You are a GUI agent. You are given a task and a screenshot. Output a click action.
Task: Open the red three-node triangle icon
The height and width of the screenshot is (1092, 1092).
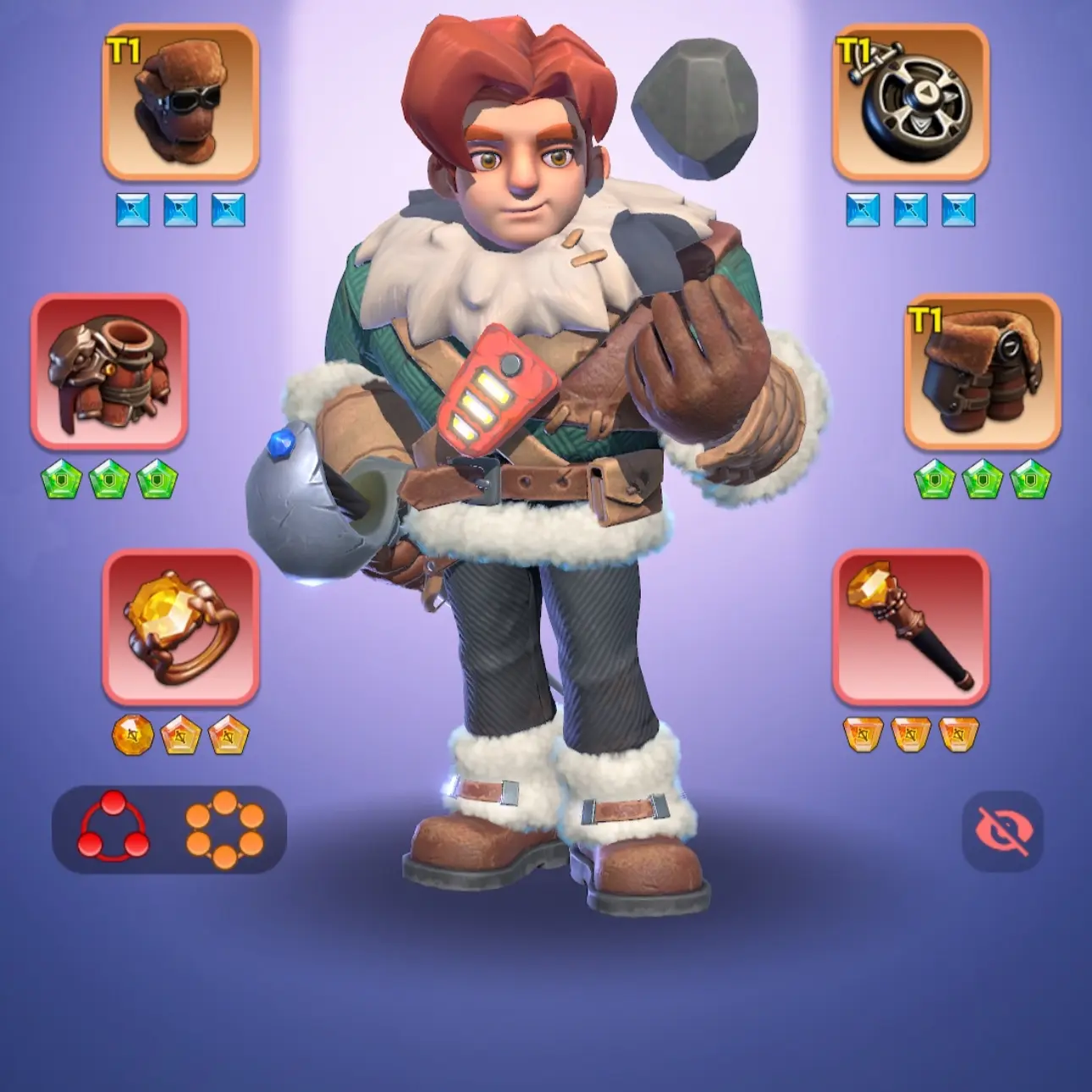(x=113, y=829)
